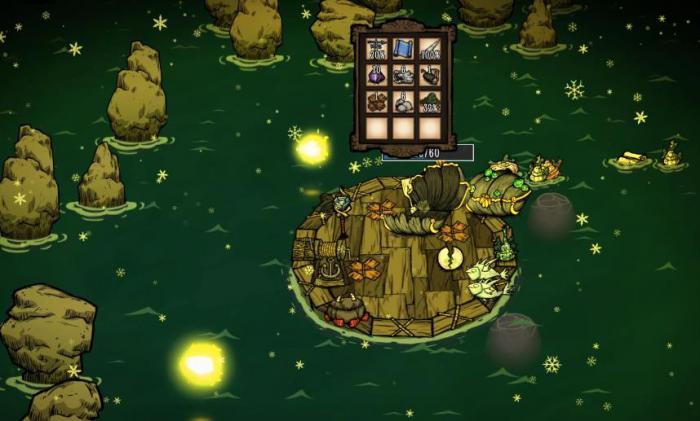The height and width of the screenshot is (421, 700).
Task: Pick the item slot showing 20%
Action: tap(377, 50)
